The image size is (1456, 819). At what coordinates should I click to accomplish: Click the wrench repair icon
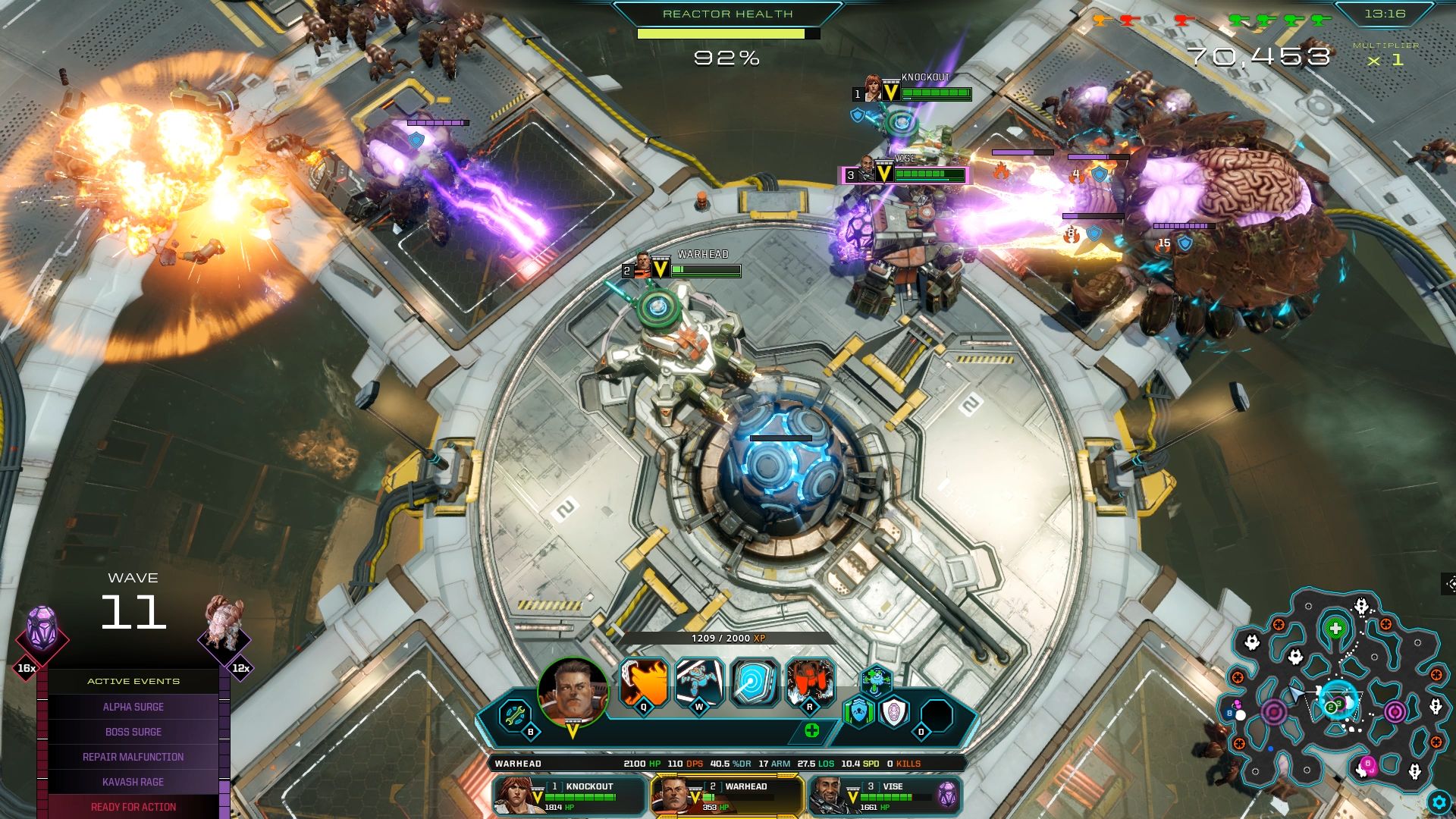516,716
